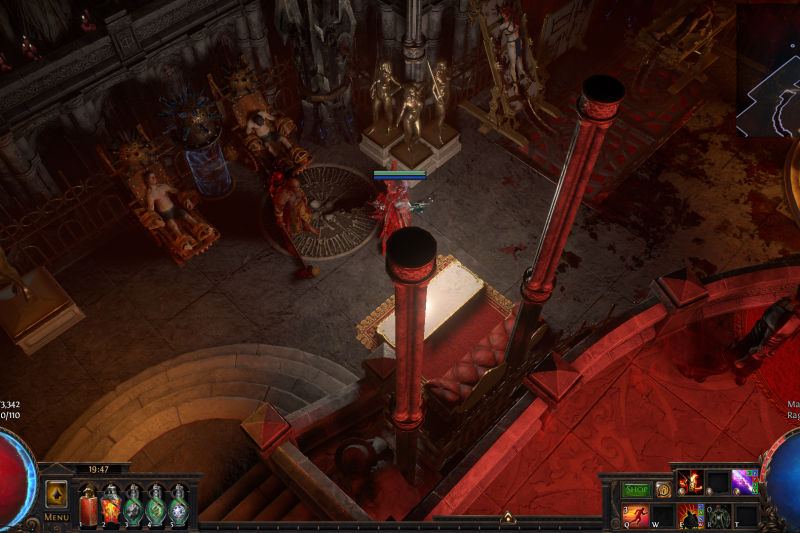Click the level-up arrow icon above Menu
This screenshot has height=533, width=800.
click(56, 494)
